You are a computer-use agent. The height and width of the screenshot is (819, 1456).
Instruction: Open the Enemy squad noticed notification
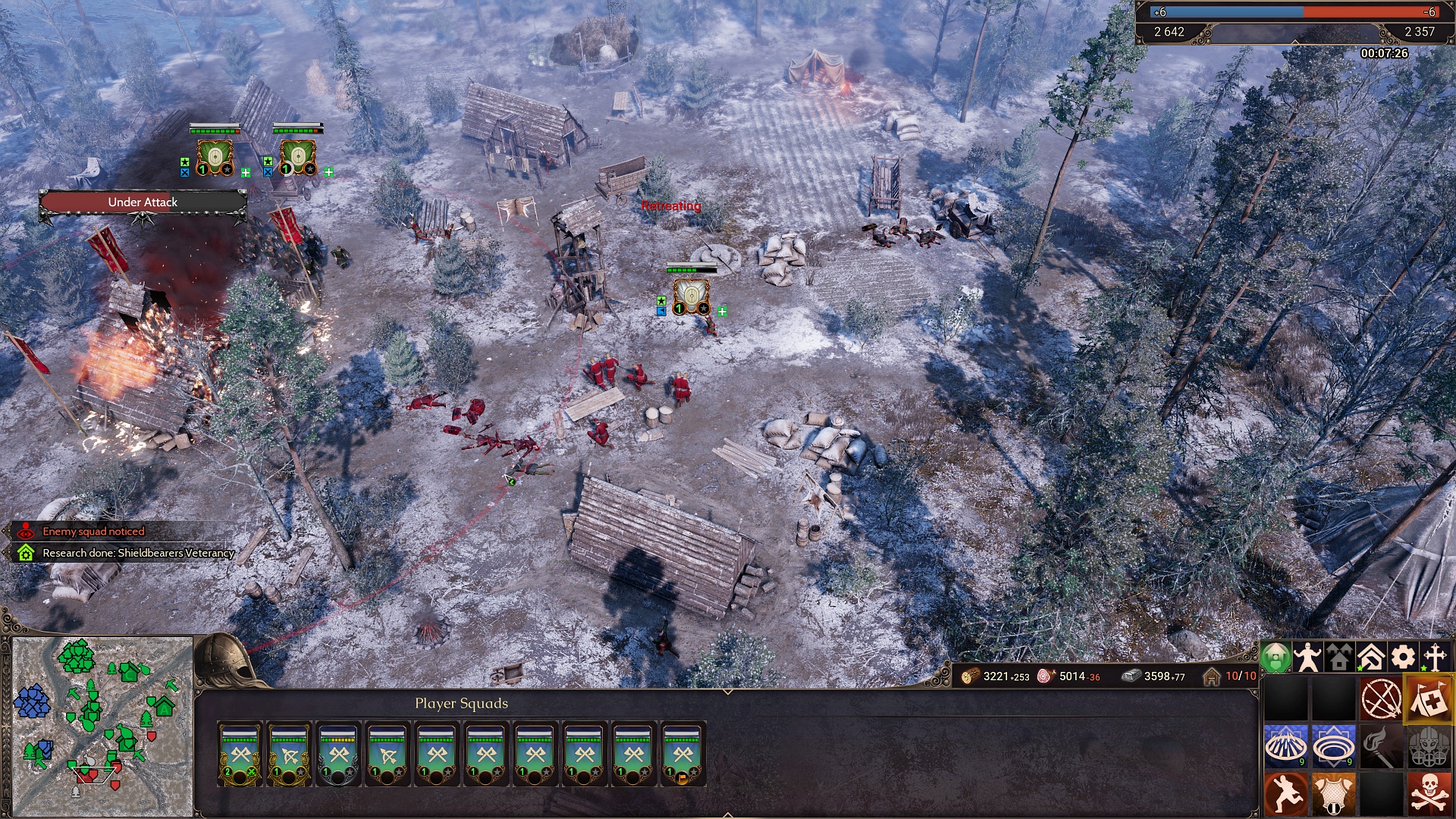(93, 532)
